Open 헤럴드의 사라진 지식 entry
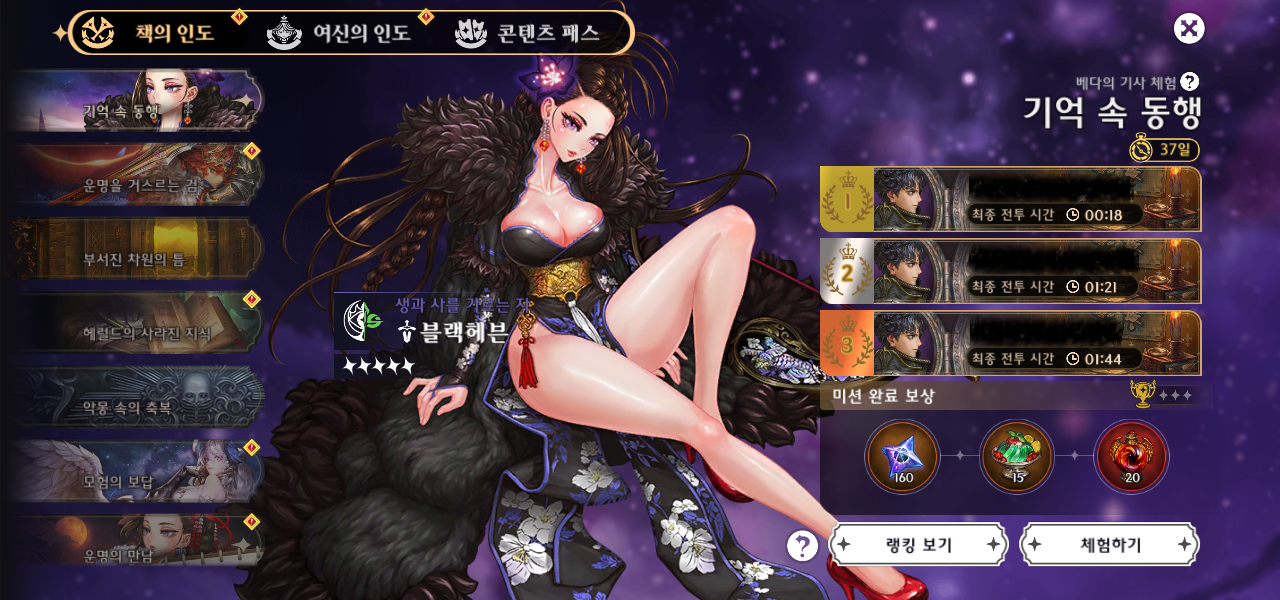 tap(138, 323)
